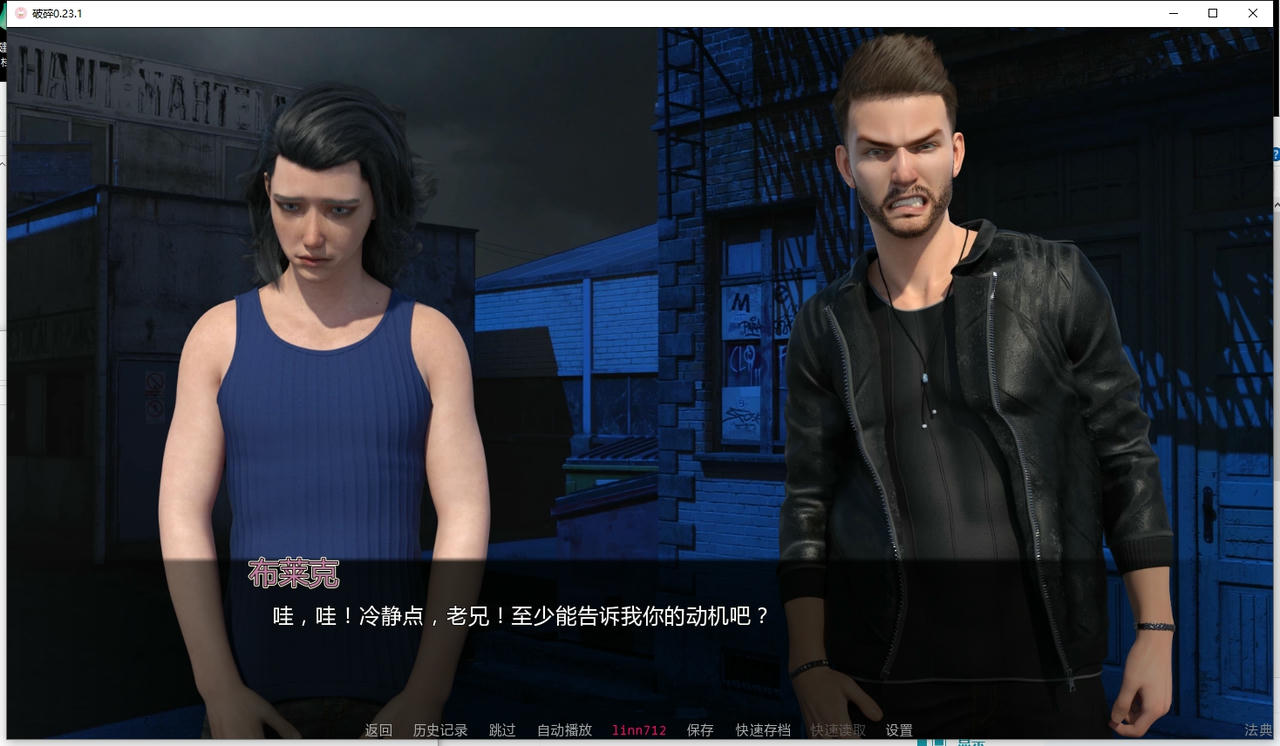The width and height of the screenshot is (1280, 746).
Task: Enable 自动播放 auto-play mode
Action: 562,730
